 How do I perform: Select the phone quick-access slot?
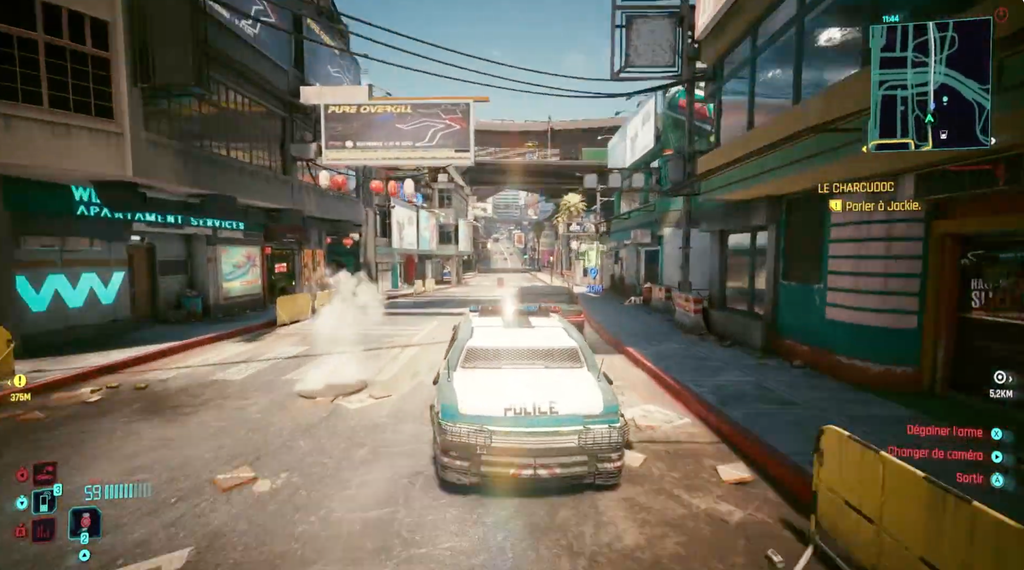tap(44, 500)
